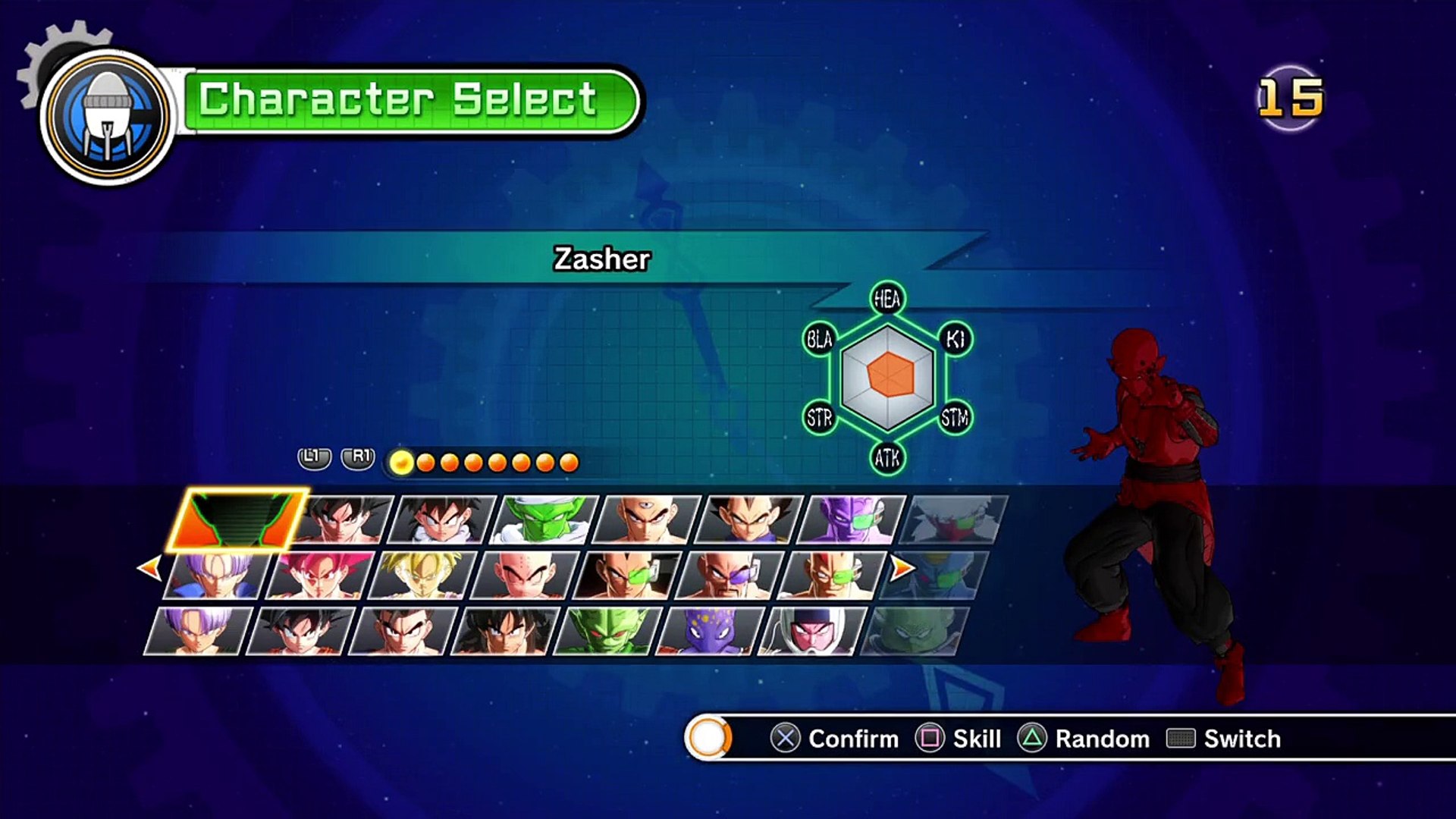The width and height of the screenshot is (1456, 819).
Task: Choose Piccolo's green portrait
Action: (x=544, y=519)
